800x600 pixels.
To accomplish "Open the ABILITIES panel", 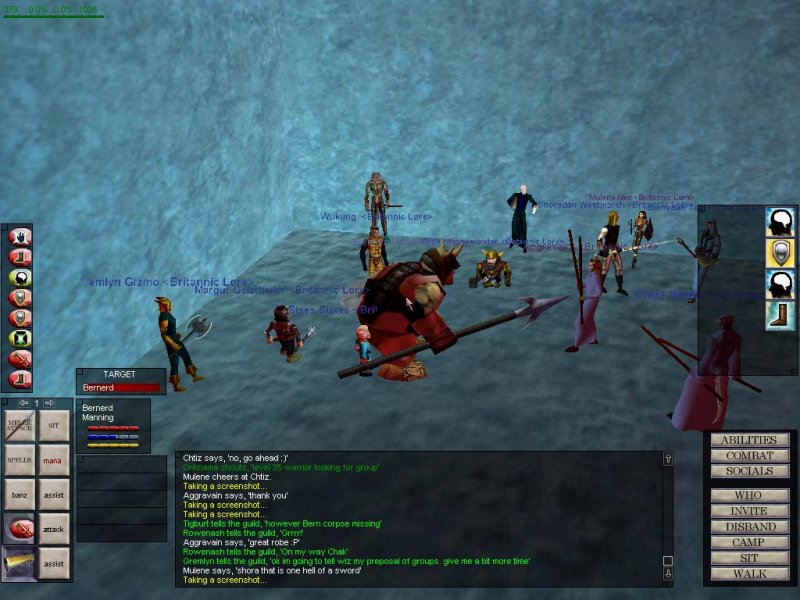I will [750, 440].
